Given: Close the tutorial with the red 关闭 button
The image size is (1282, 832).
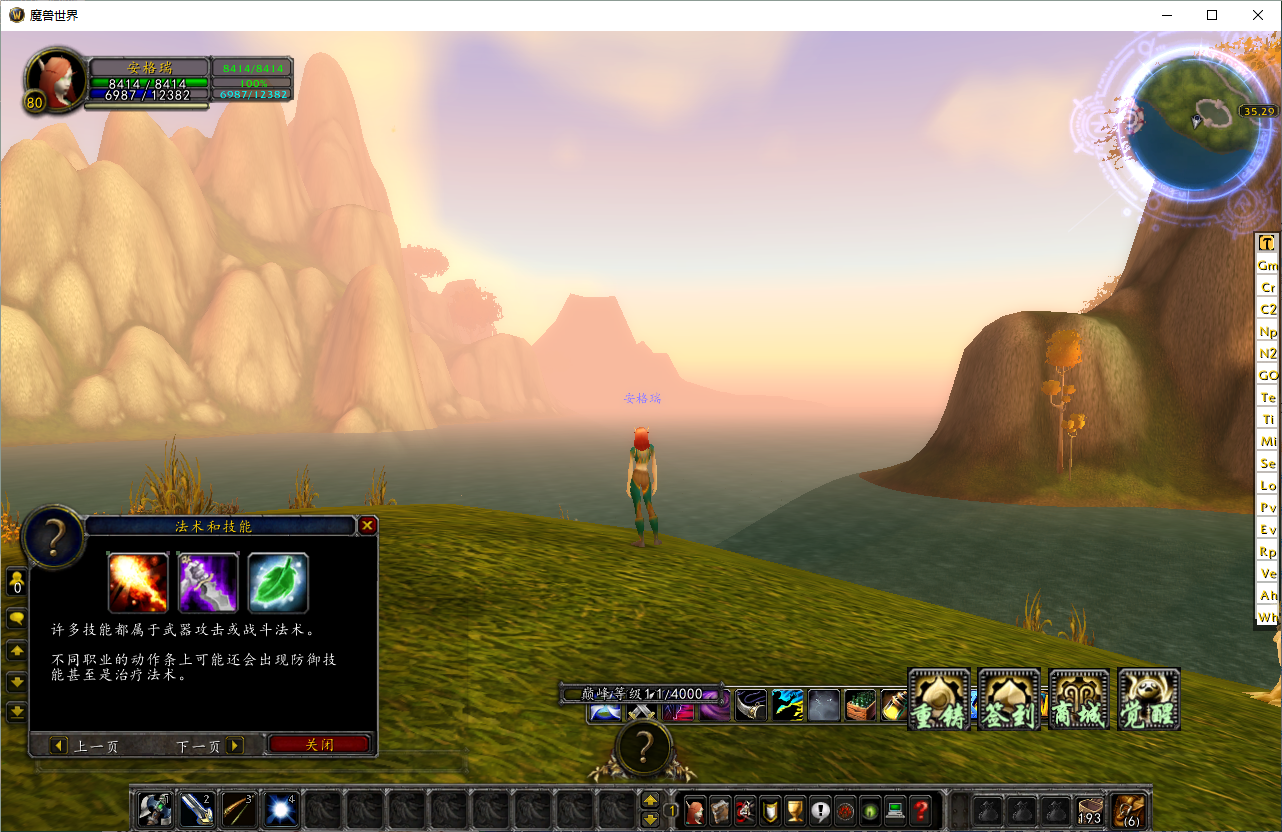Looking at the screenshot, I should pos(319,745).
